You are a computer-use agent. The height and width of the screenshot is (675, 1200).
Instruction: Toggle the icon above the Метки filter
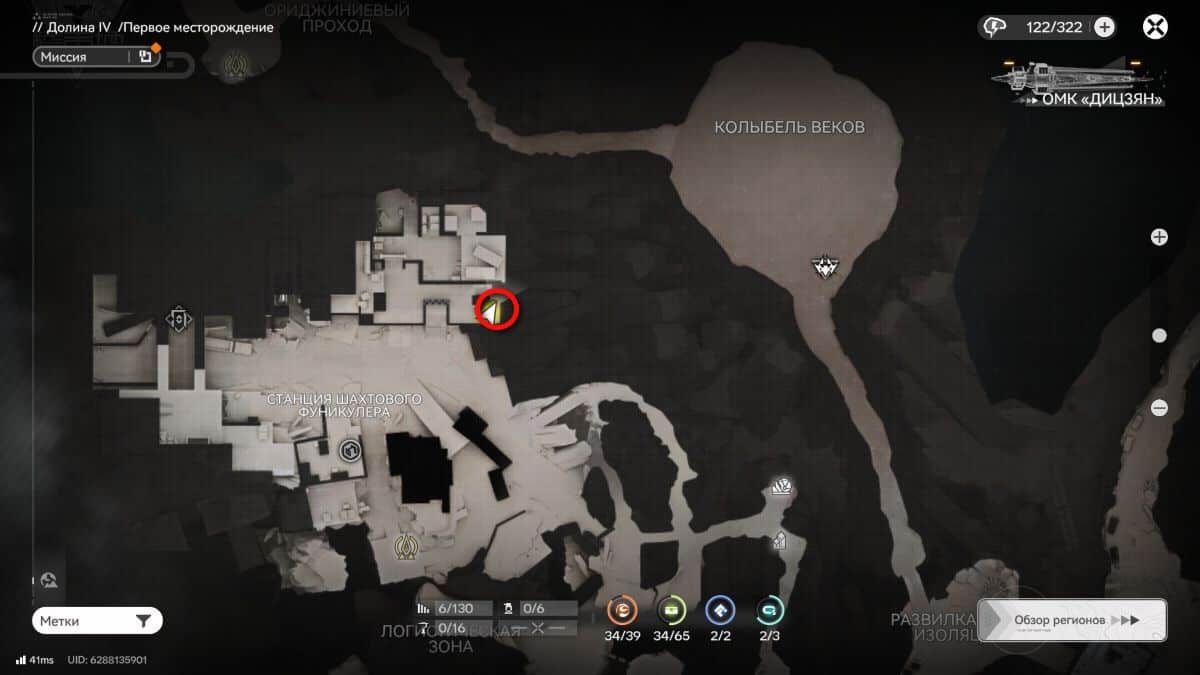click(x=49, y=580)
